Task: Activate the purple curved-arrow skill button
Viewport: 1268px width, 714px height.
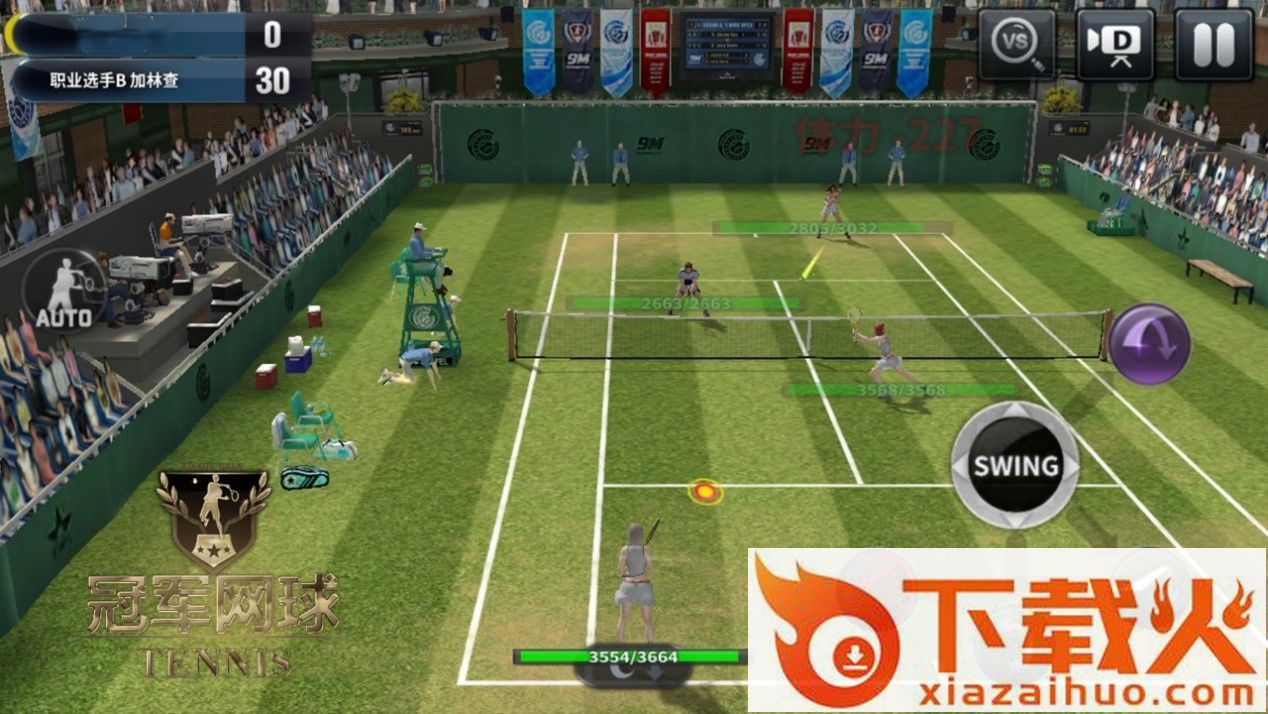Action: point(1149,344)
